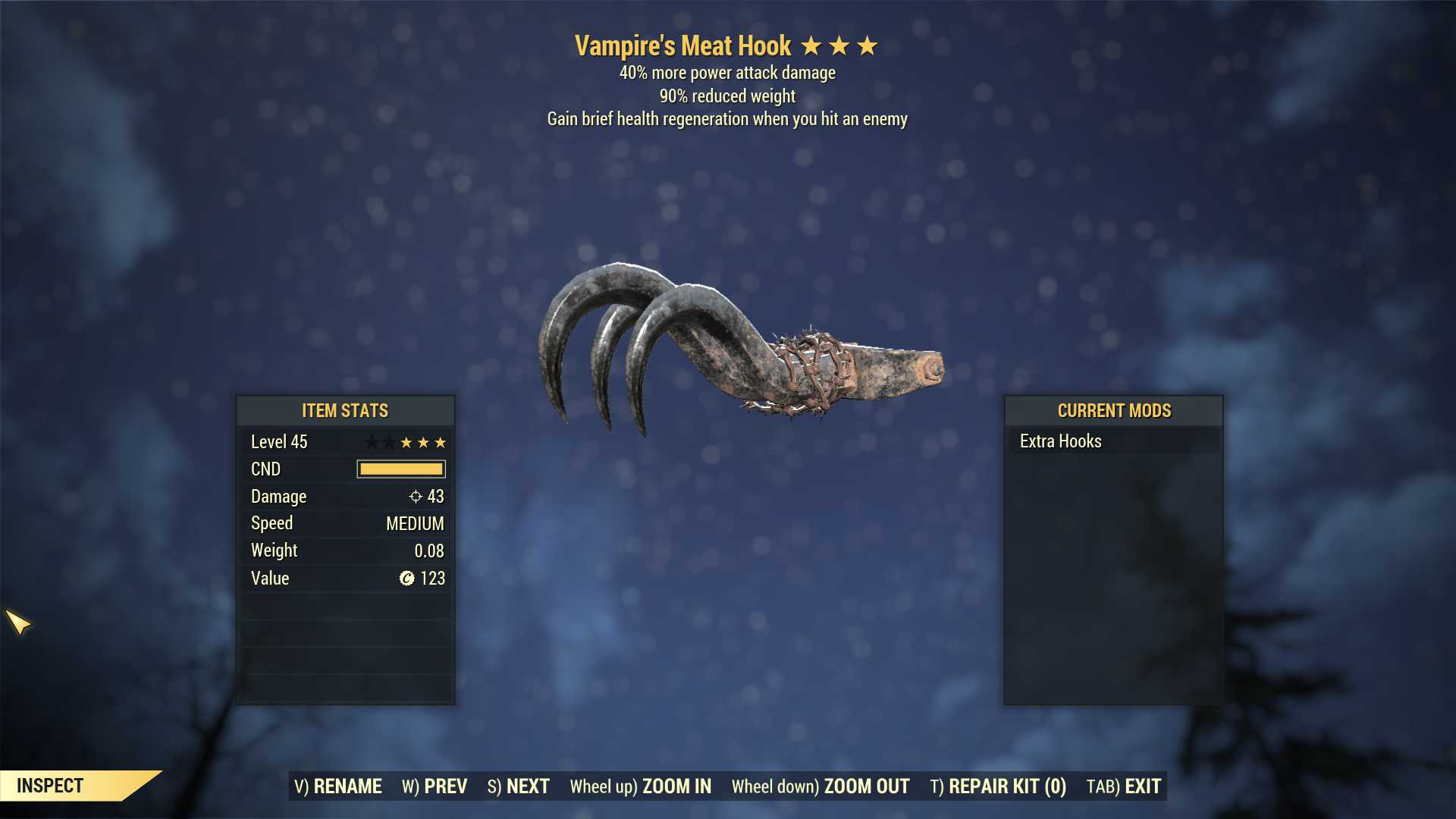Use the REPAIR KIT option
The height and width of the screenshot is (819, 1456).
tap(998, 786)
